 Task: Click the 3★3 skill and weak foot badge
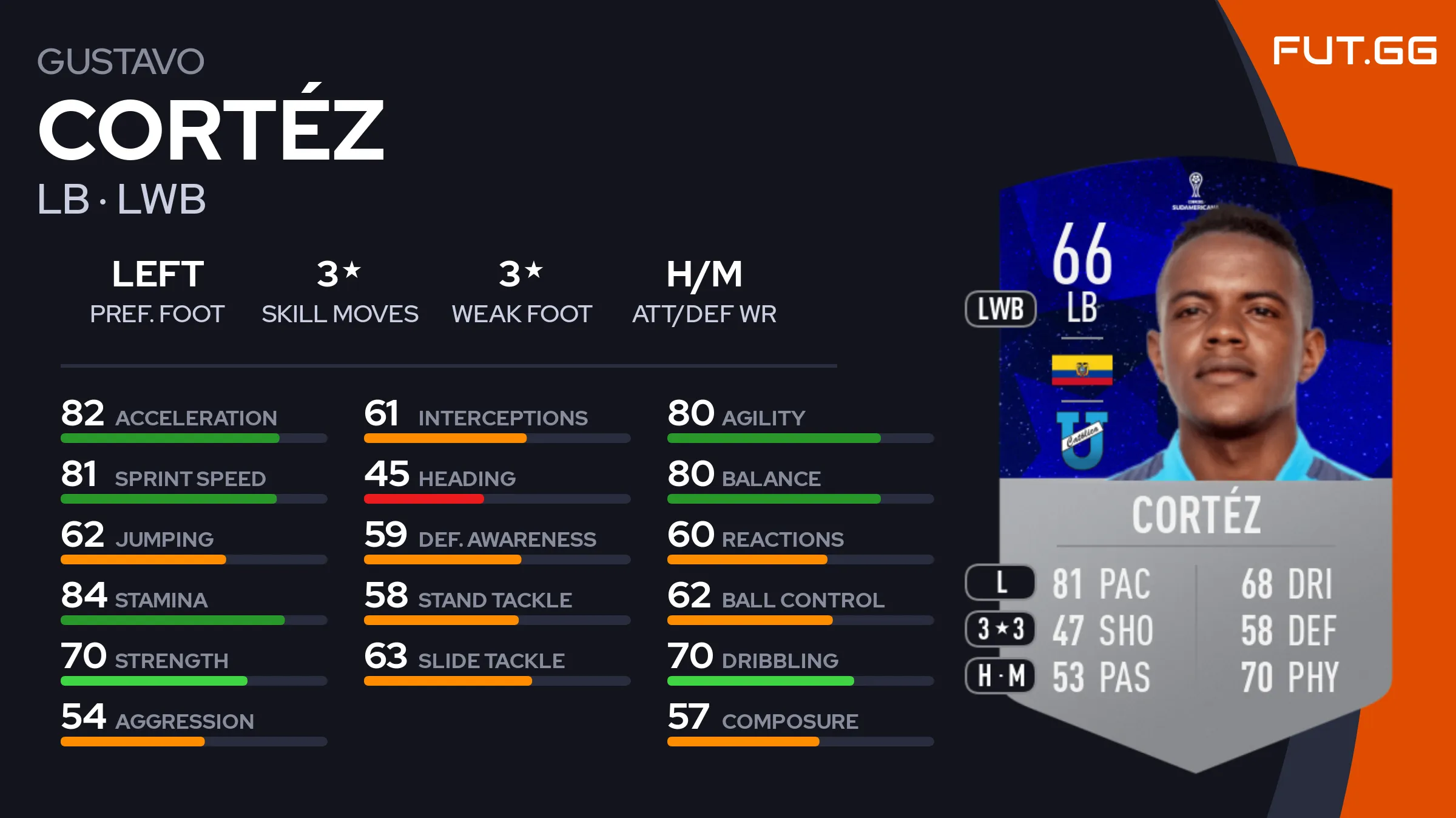click(1000, 629)
